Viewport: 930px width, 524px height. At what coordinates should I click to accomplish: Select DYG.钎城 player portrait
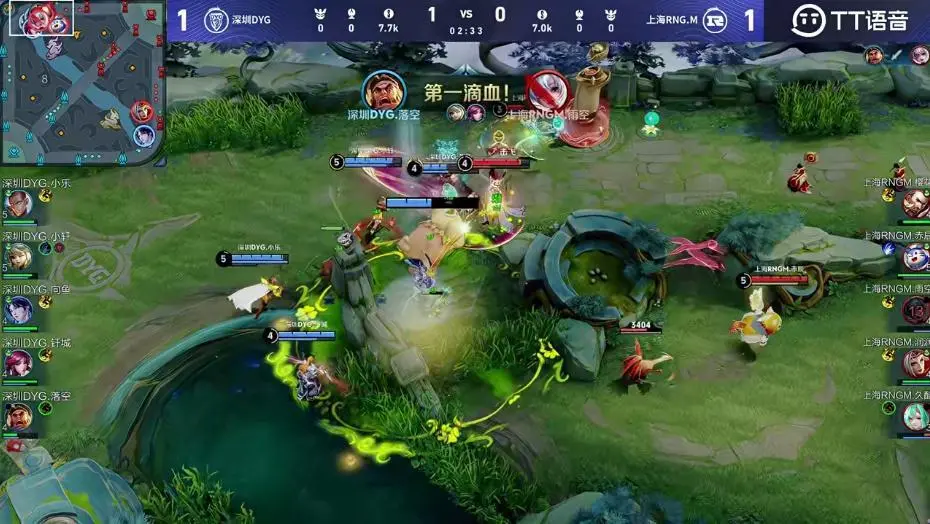(18, 363)
